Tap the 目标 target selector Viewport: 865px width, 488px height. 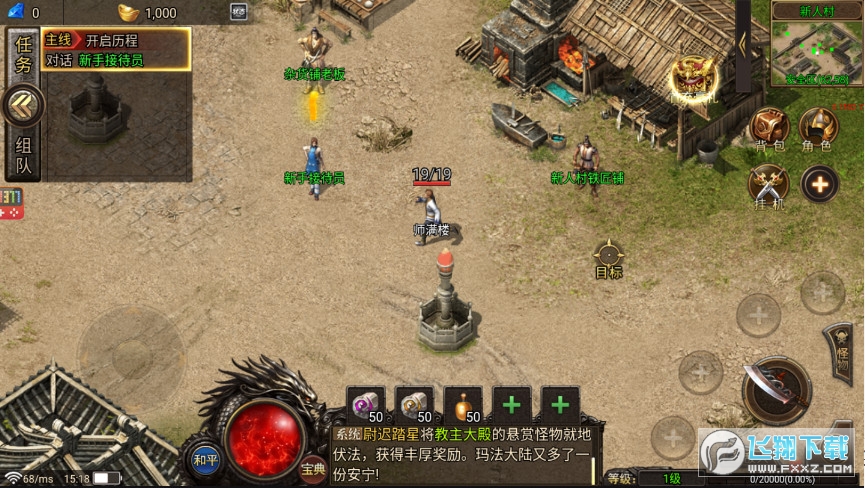(608, 258)
